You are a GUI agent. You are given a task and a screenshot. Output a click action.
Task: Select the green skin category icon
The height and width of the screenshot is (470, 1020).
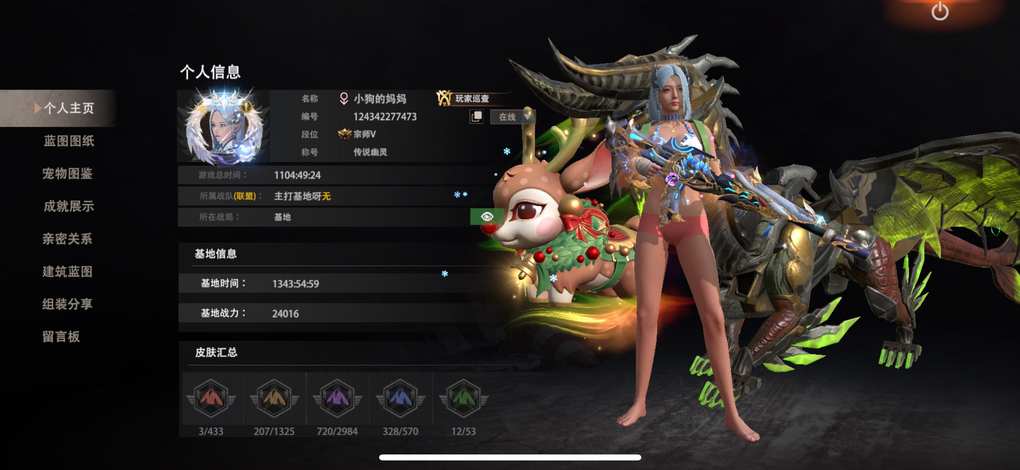463,398
